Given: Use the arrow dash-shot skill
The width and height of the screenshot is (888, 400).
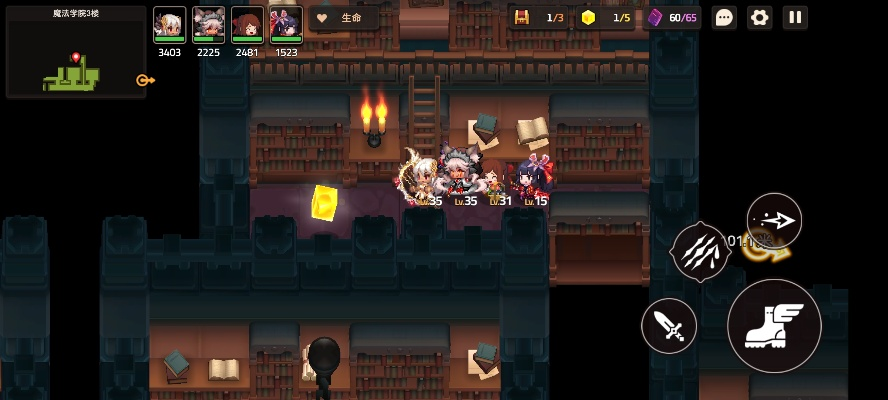Looking at the screenshot, I should 774,221.
